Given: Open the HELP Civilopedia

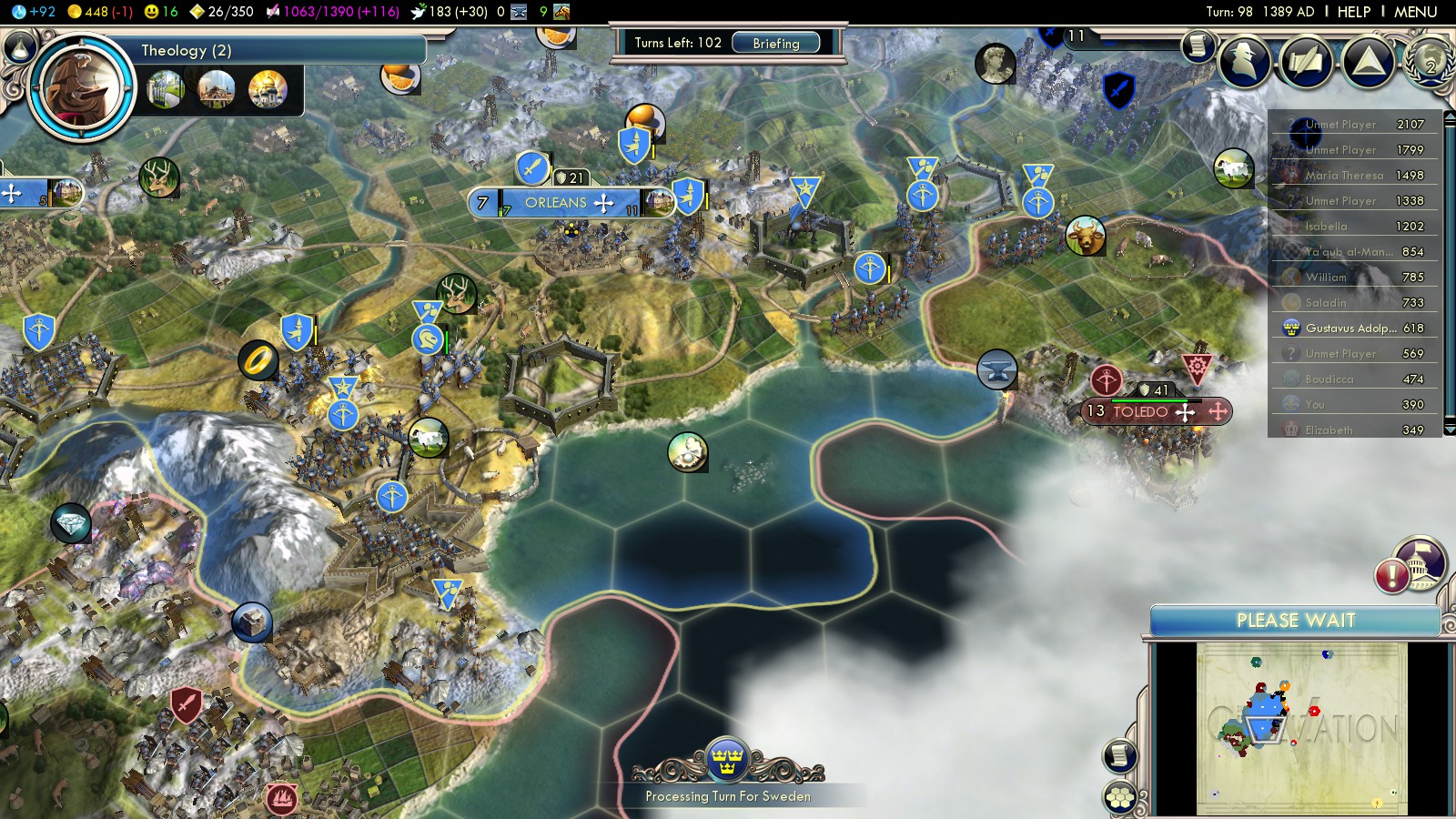Looking at the screenshot, I should [x=1353, y=12].
